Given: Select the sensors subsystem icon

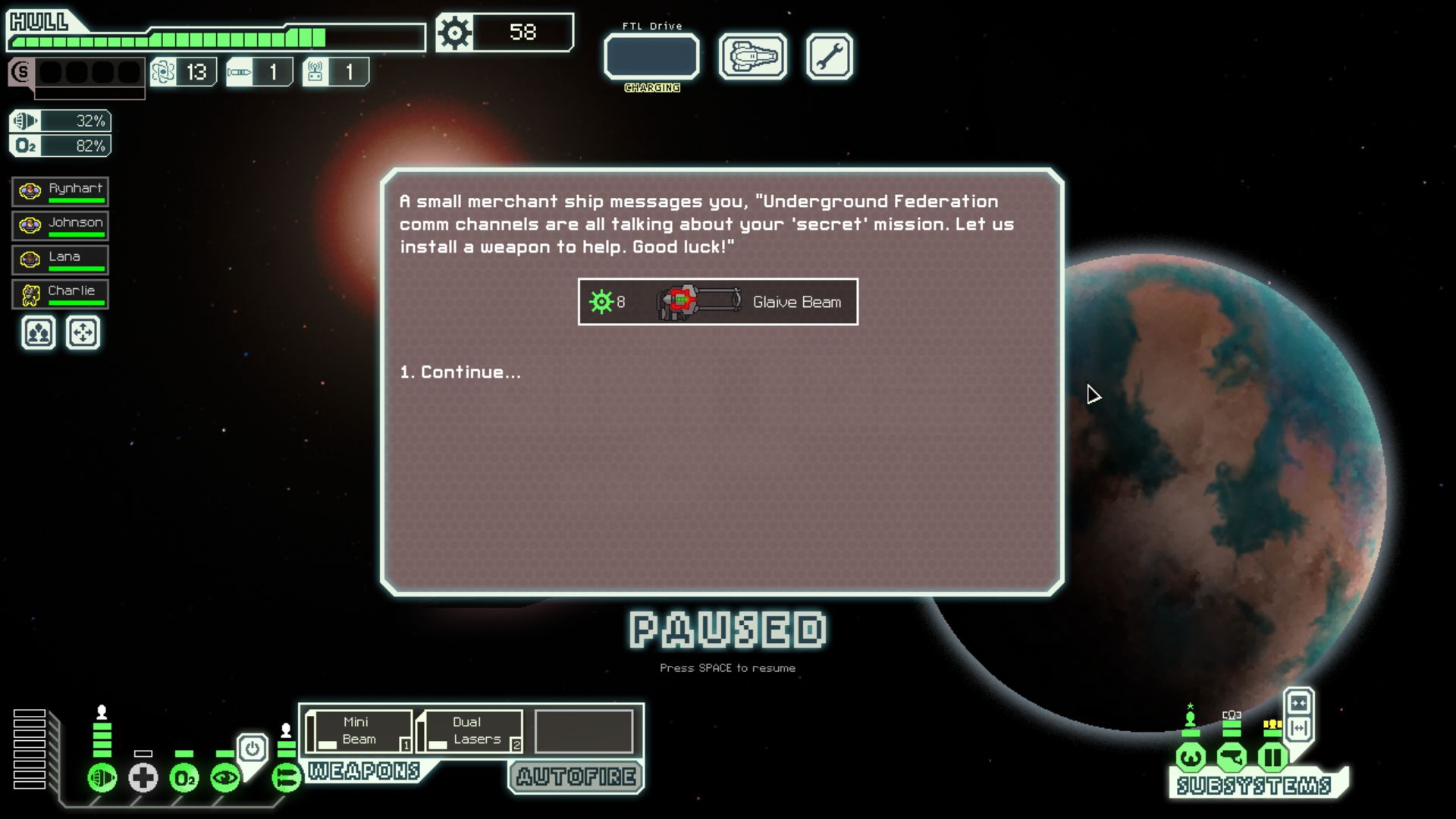Looking at the screenshot, I should [1231, 757].
